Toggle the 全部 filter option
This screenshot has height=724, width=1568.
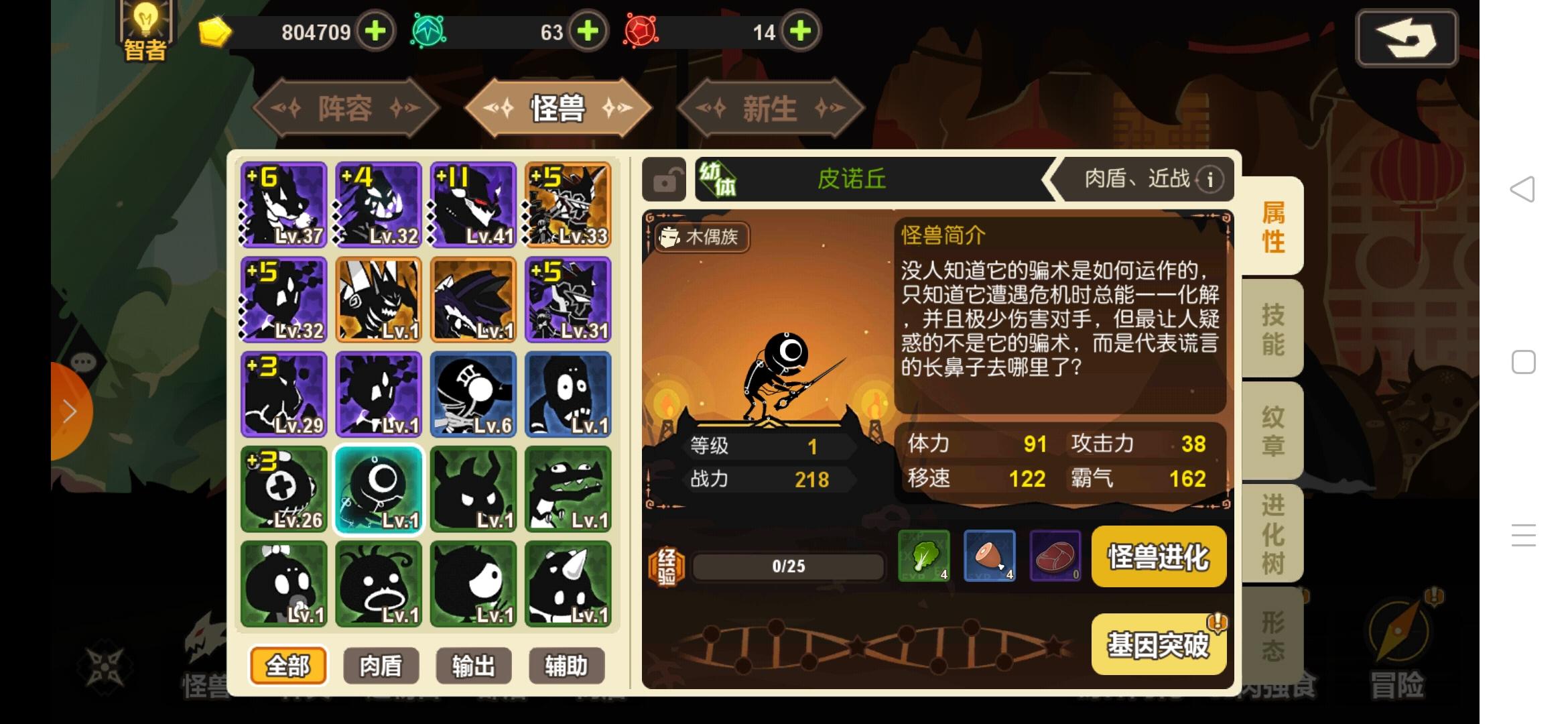287,666
